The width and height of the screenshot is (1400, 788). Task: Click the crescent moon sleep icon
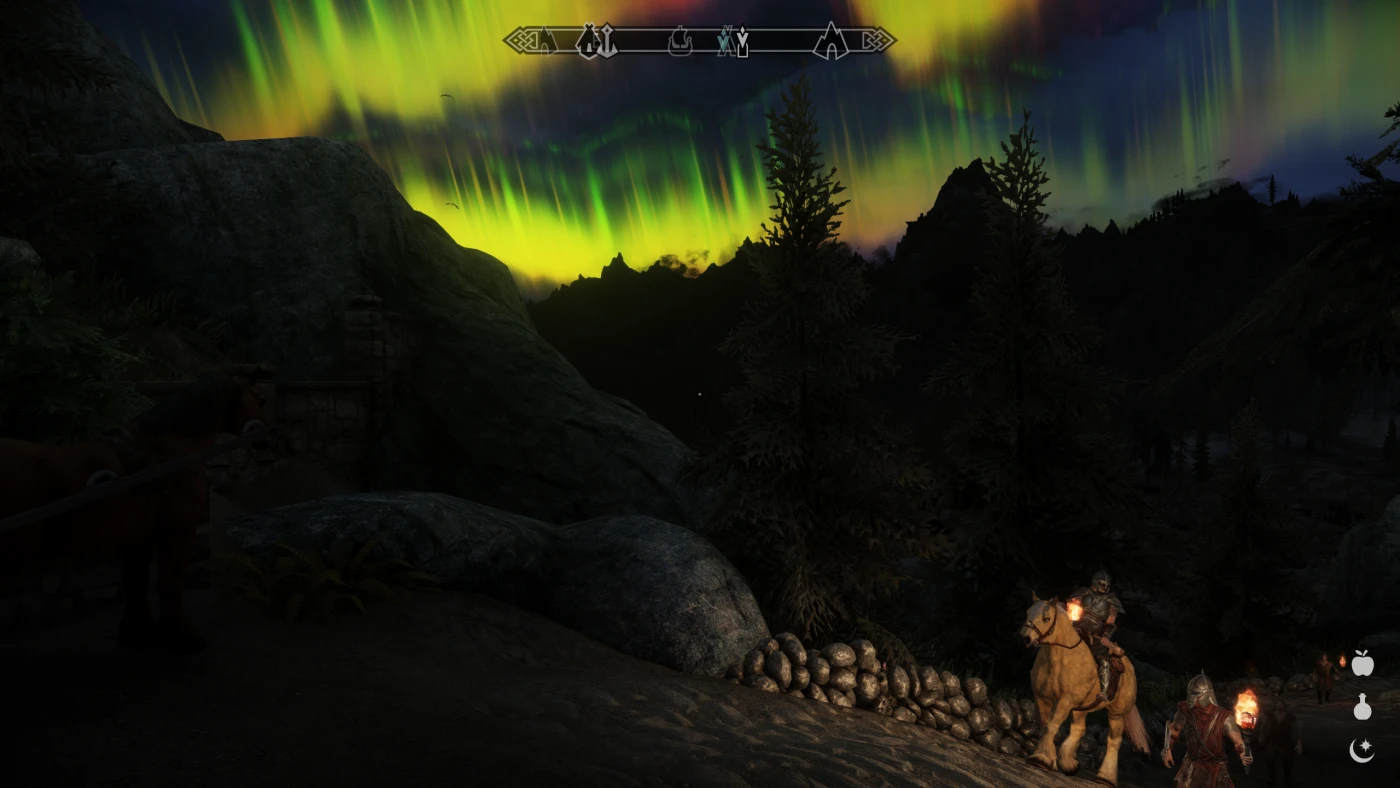click(x=1362, y=750)
